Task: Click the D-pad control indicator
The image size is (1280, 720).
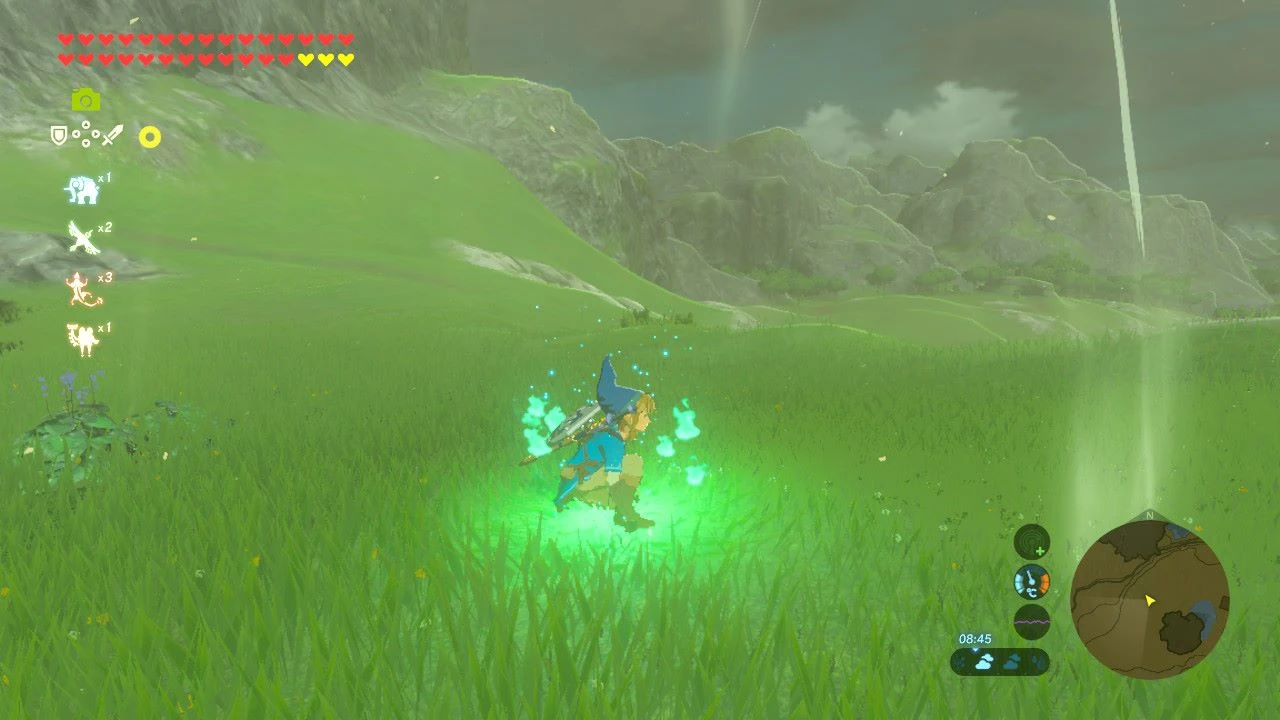Action: click(x=85, y=133)
